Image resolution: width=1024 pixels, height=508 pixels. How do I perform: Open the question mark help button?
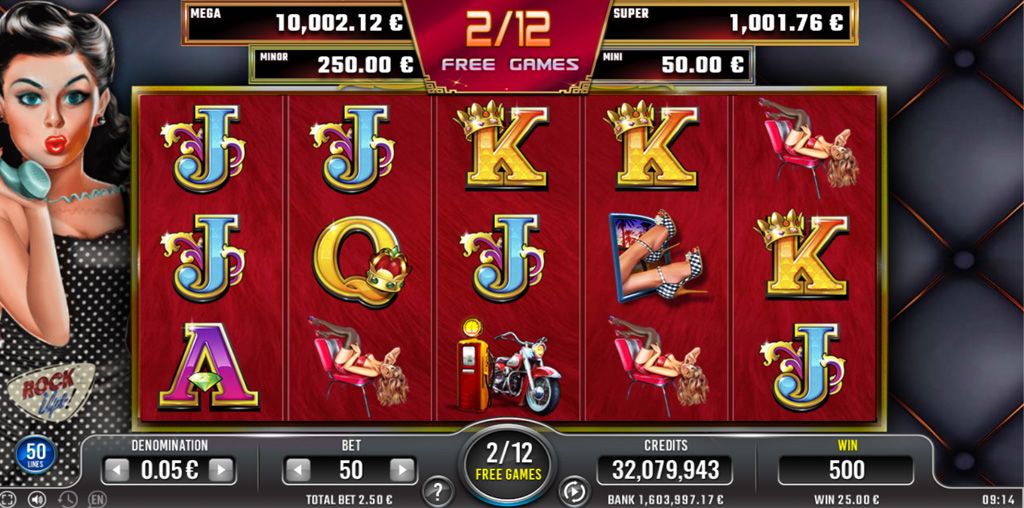click(436, 491)
